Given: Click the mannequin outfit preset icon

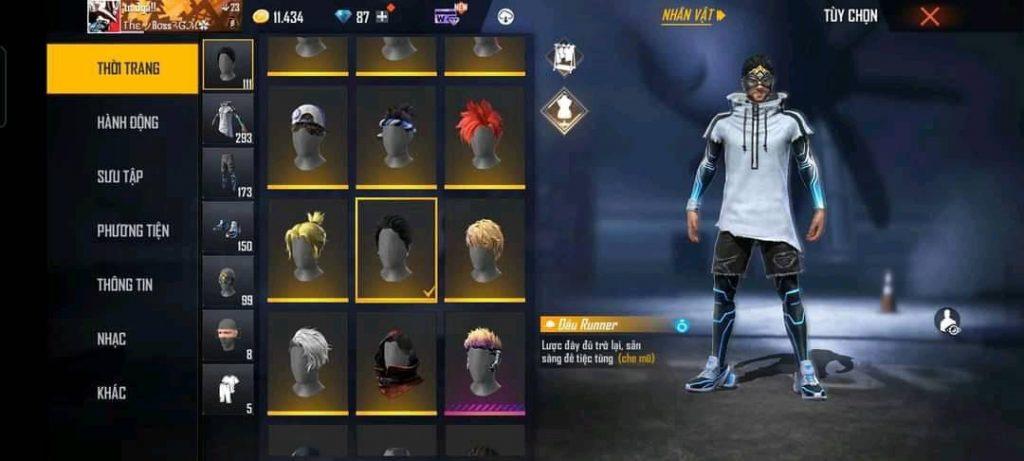Looking at the screenshot, I should pos(564,111).
